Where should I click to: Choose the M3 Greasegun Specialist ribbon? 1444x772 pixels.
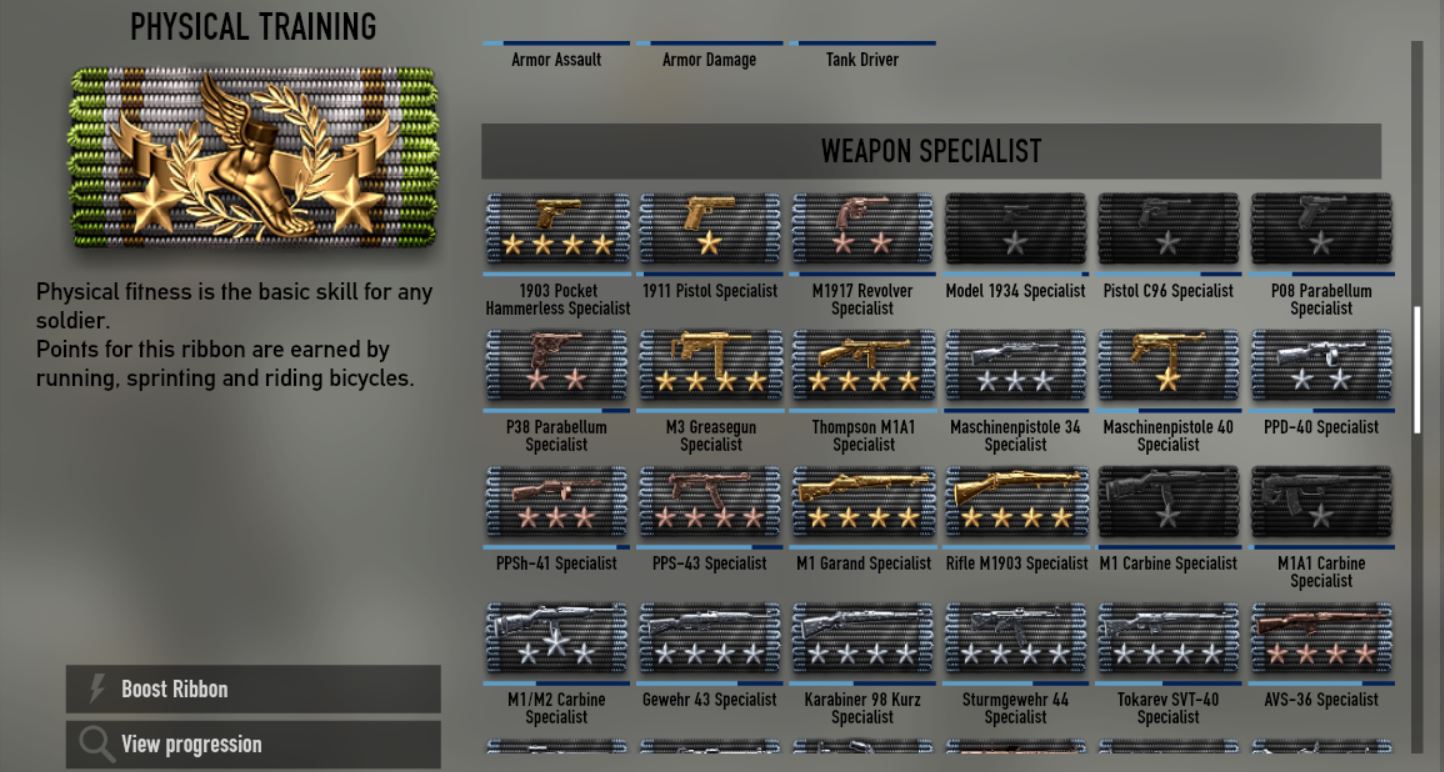(x=710, y=366)
